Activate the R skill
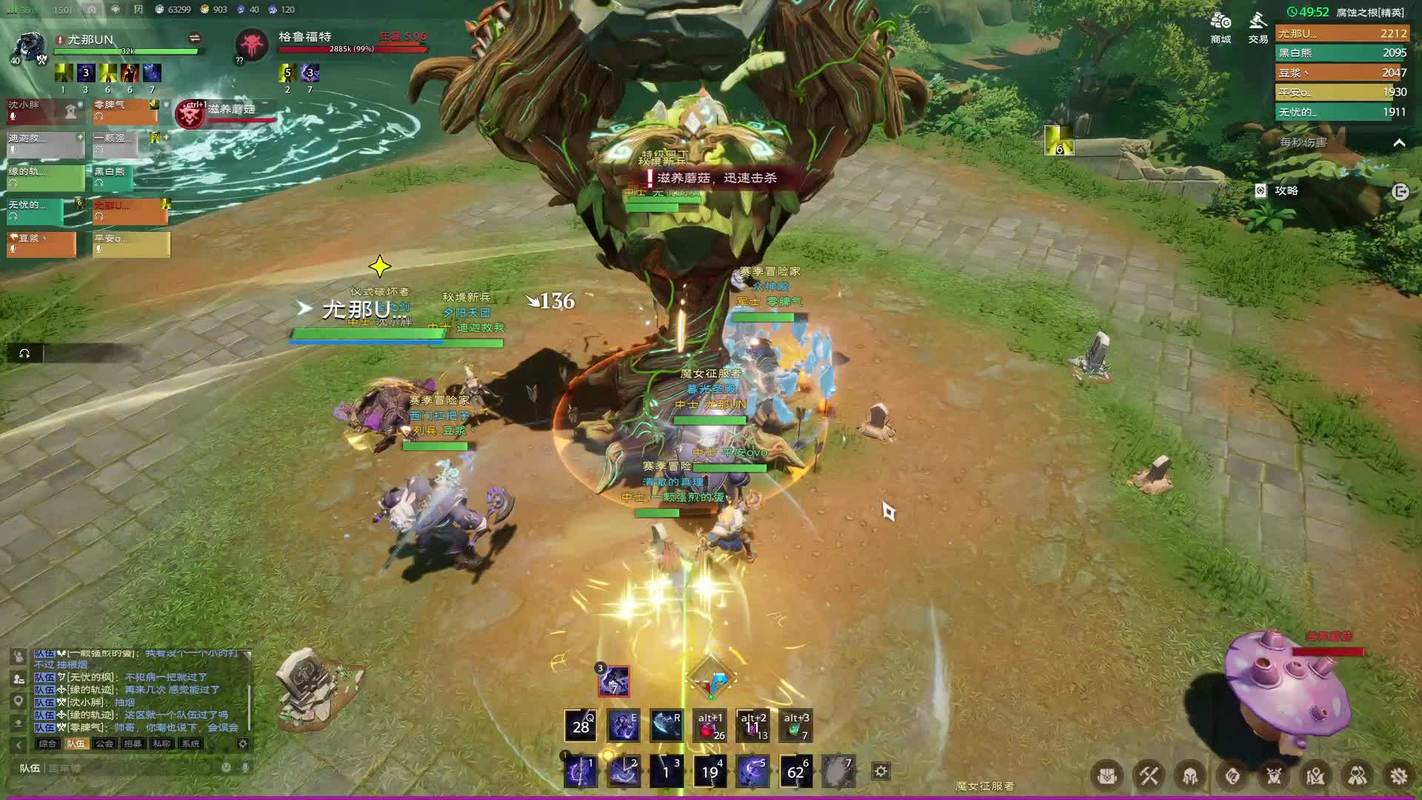 pos(666,726)
